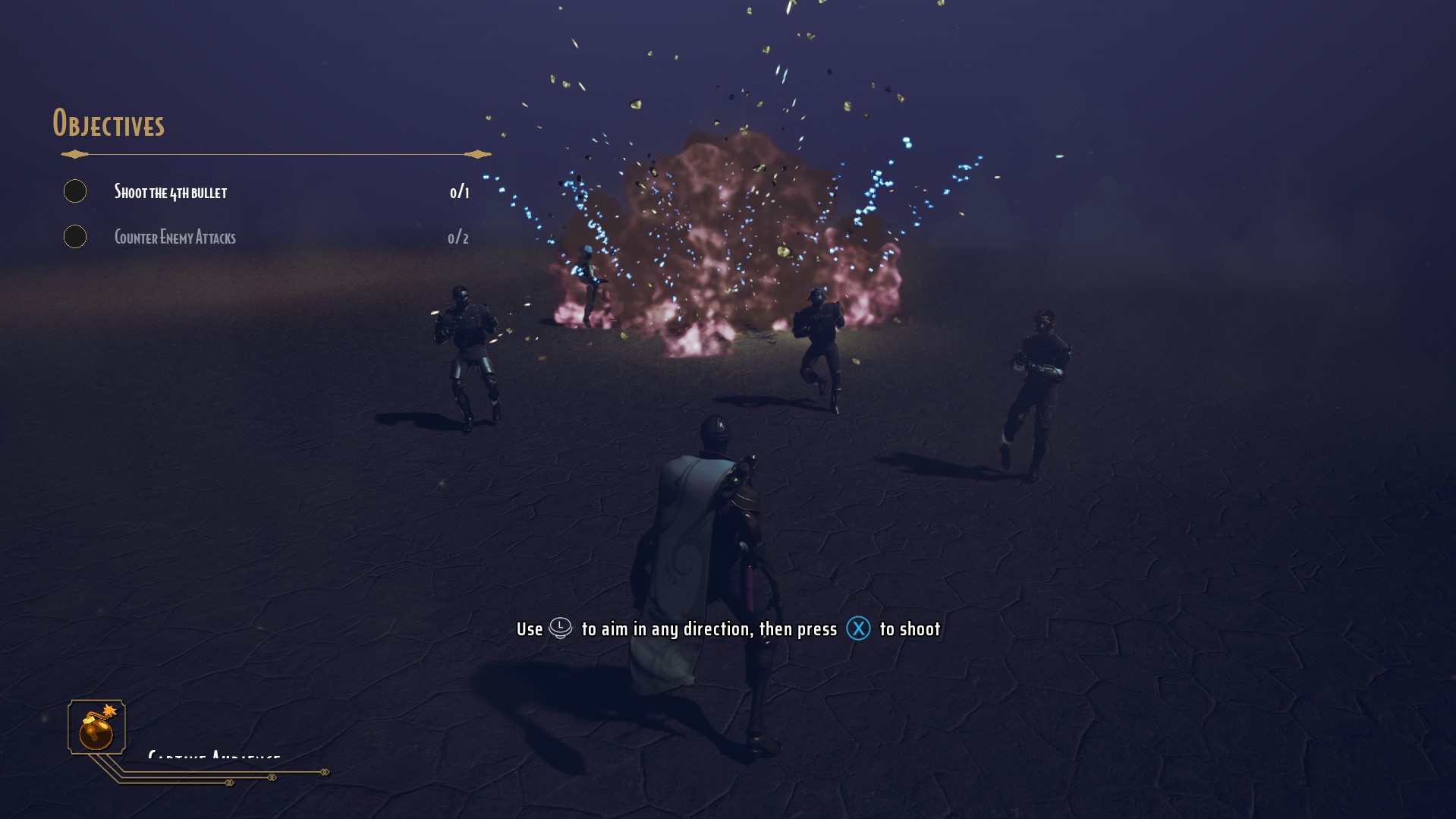The width and height of the screenshot is (1456, 819).
Task: Click the fuse spark on the bomb icon
Action: (108, 709)
